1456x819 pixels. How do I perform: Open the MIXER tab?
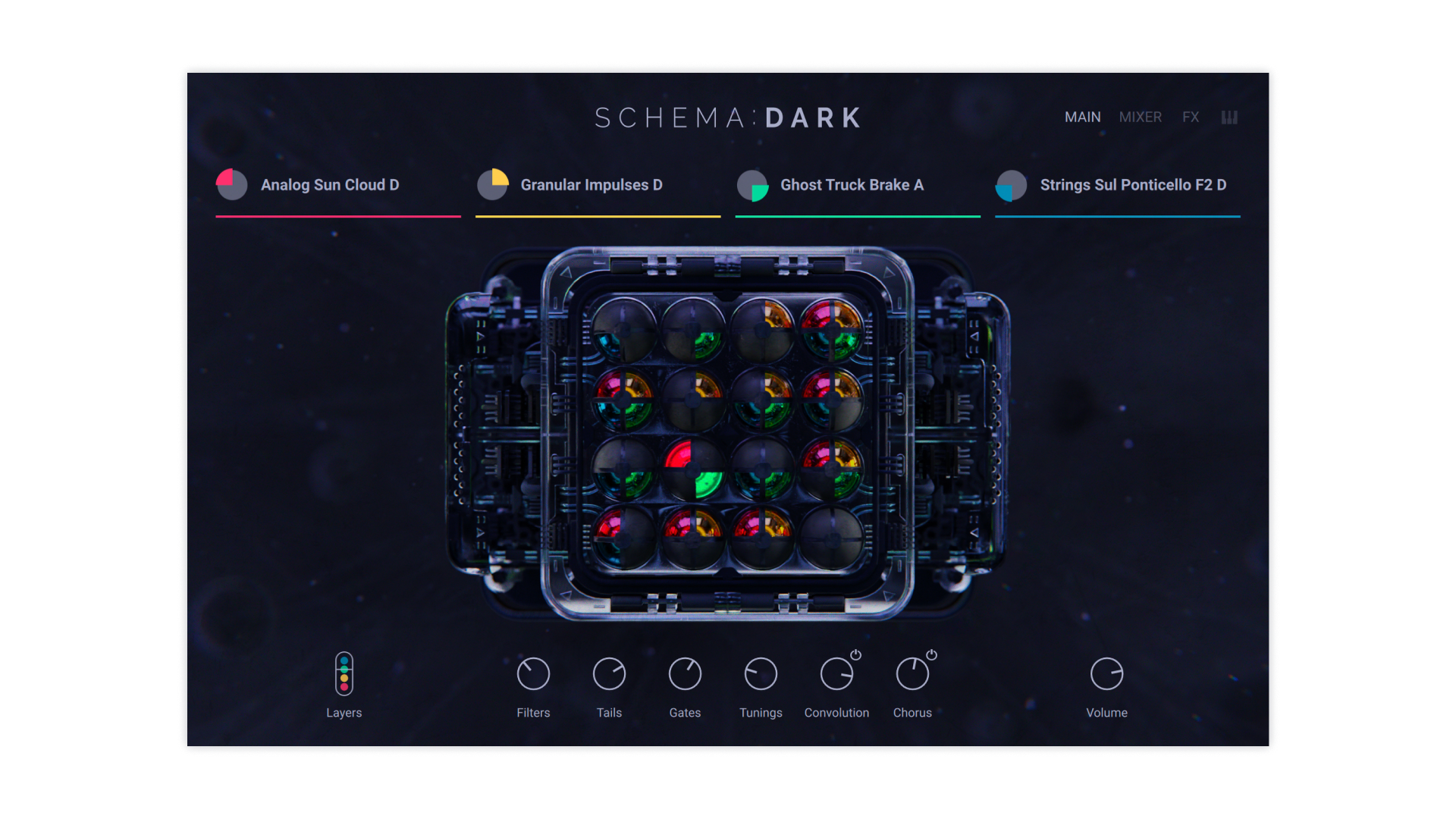click(1140, 118)
